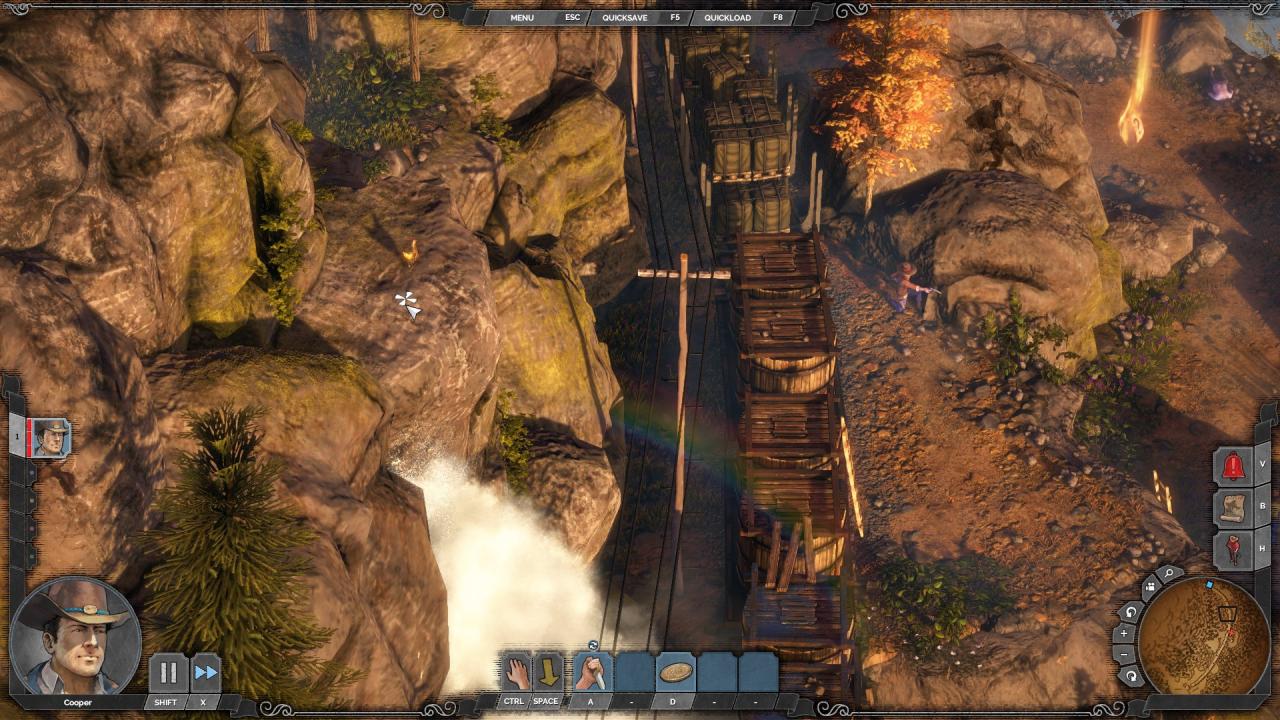Zoom in with the minimap plus button
The width and height of the screenshot is (1280, 720).
[x=1124, y=633]
